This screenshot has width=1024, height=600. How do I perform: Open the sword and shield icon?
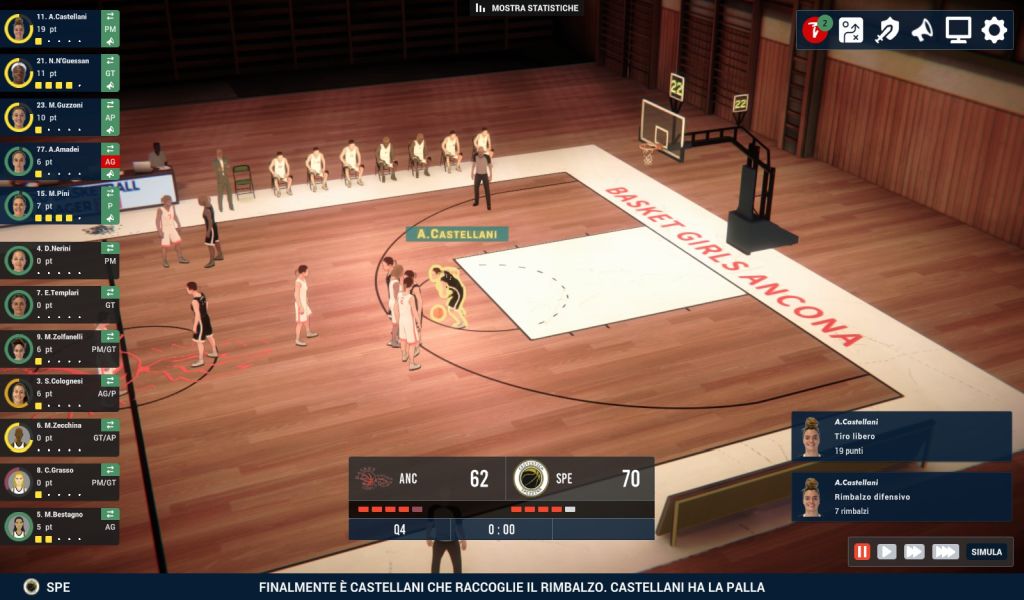[886, 30]
